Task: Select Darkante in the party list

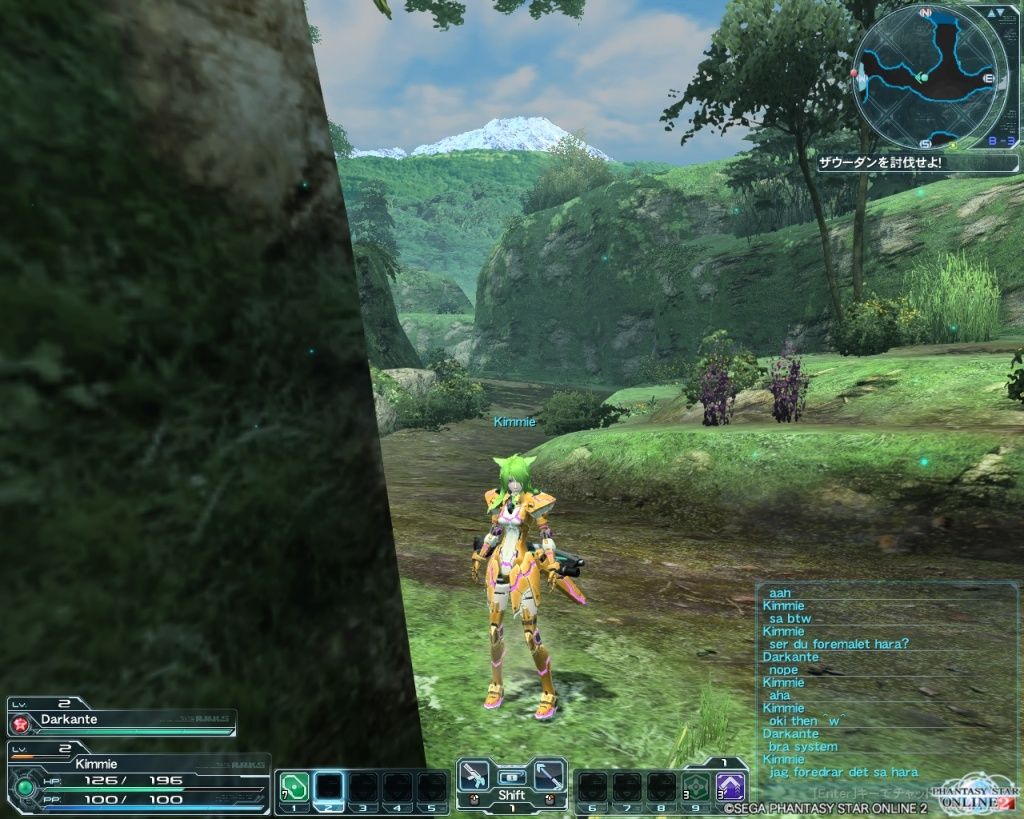Action: (x=122, y=719)
